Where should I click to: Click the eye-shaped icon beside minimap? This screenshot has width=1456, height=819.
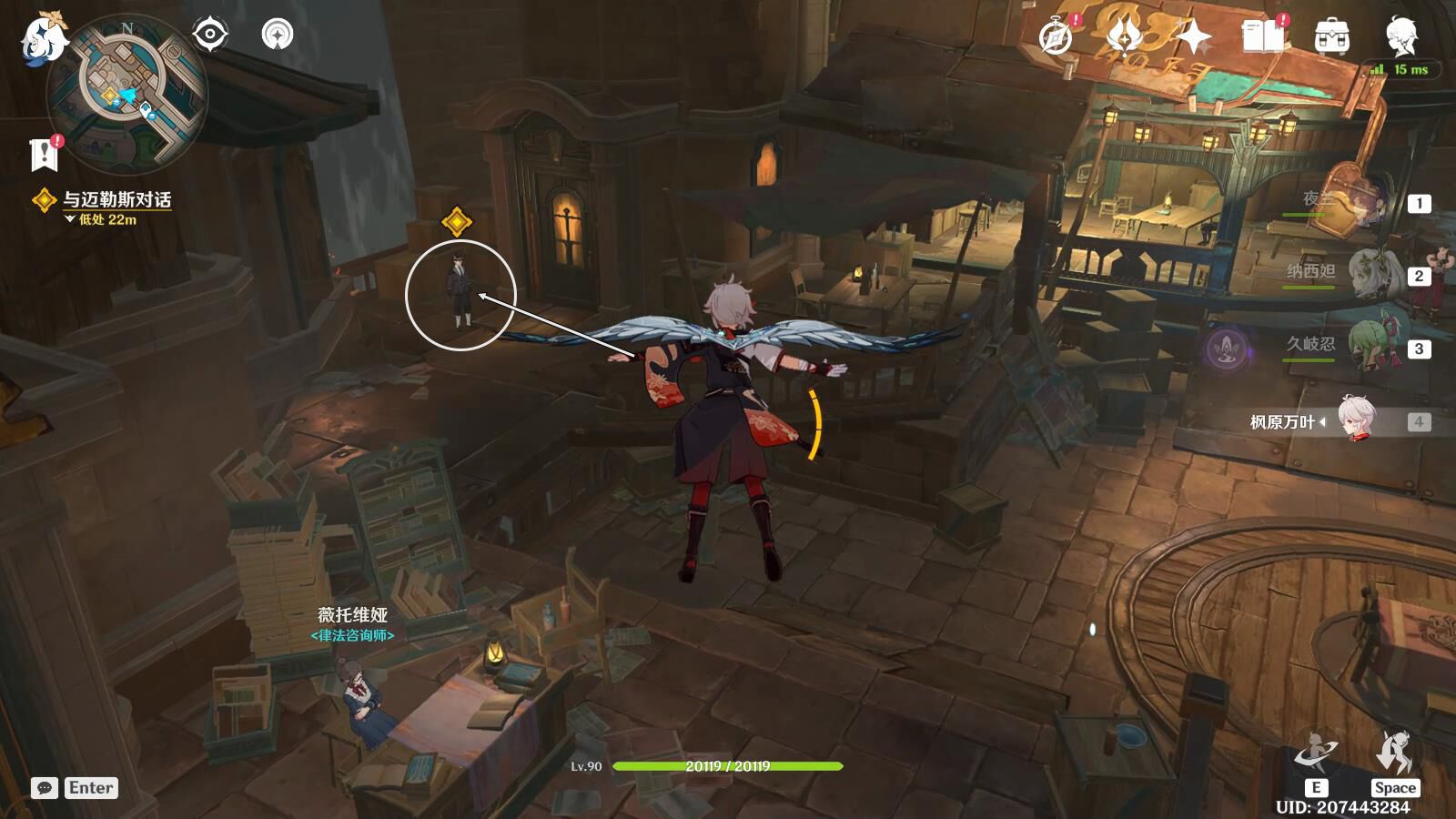click(x=210, y=35)
